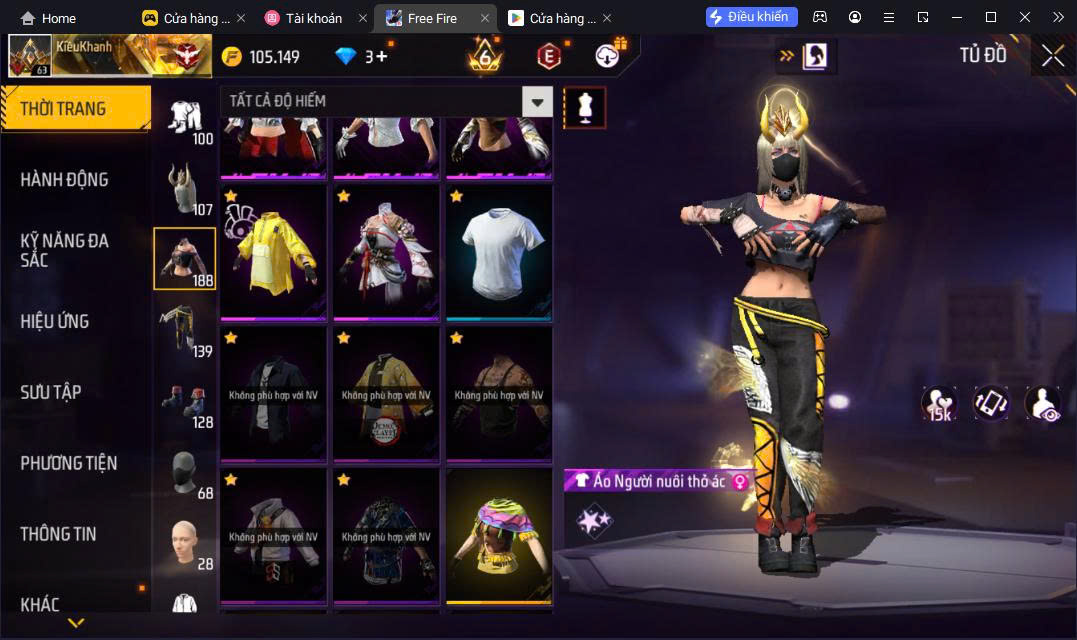Show the PHƯƠNG TIỆN category

click(68, 463)
